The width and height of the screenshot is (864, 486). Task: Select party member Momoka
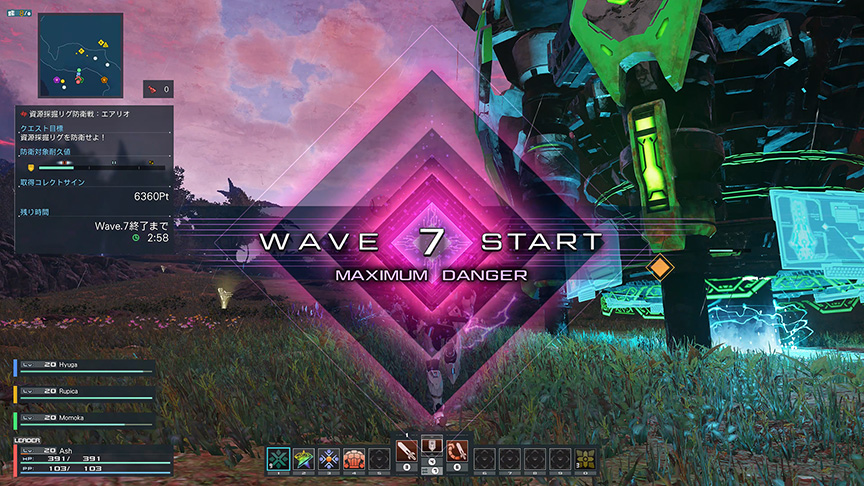[85, 417]
